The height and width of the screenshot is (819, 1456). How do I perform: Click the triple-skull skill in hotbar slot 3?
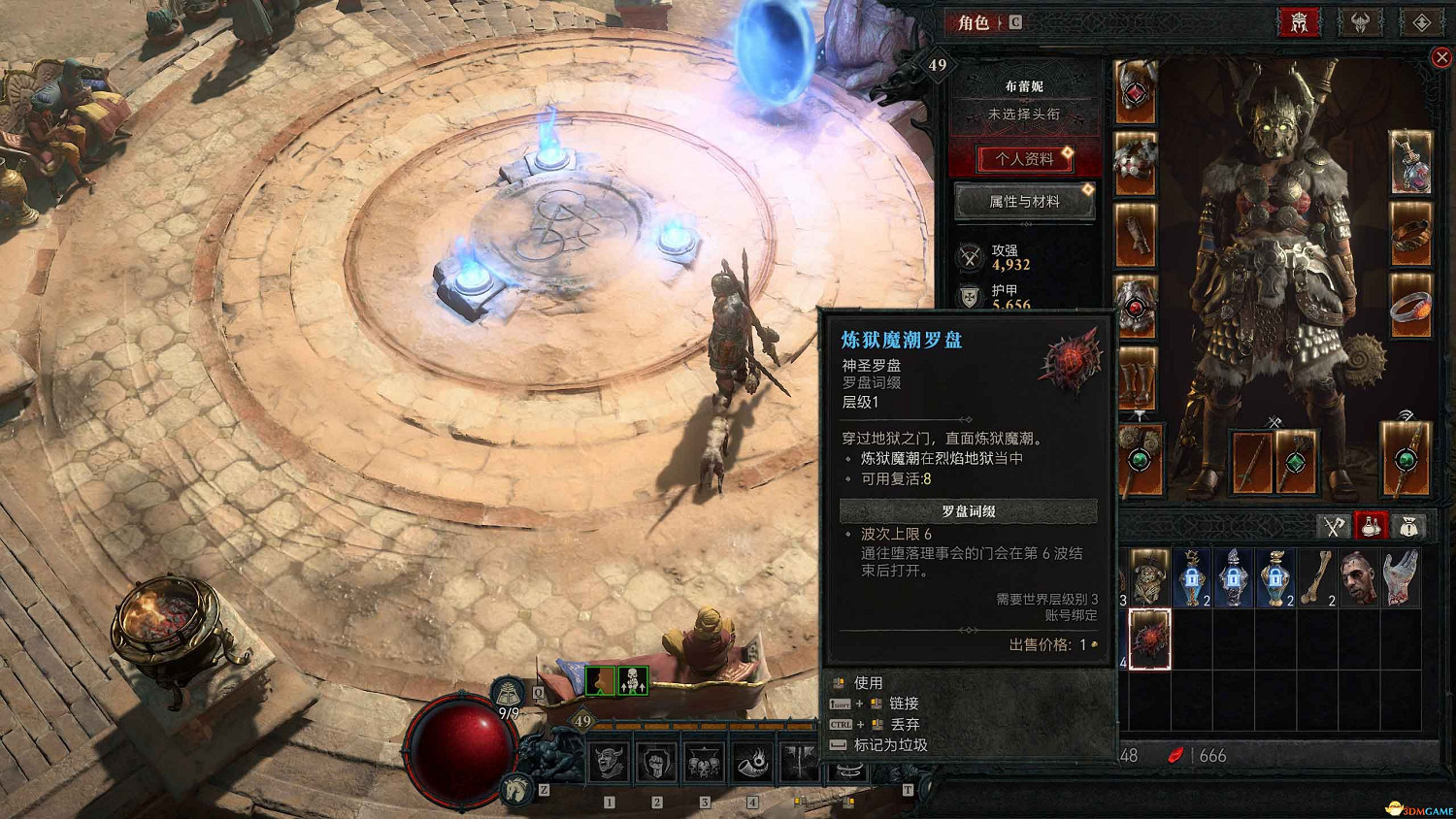tap(704, 764)
